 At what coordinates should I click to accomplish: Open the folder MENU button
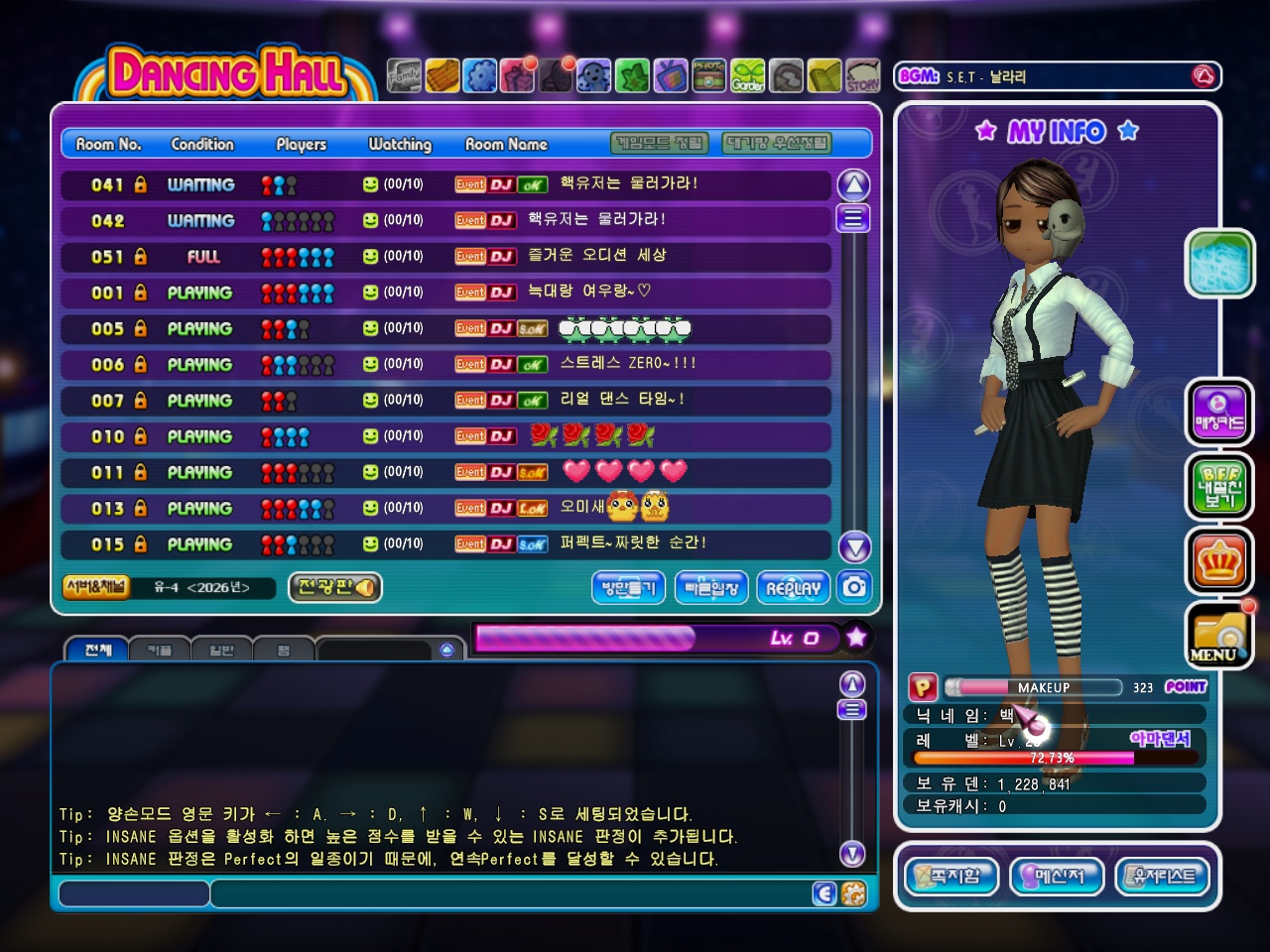tap(1219, 635)
